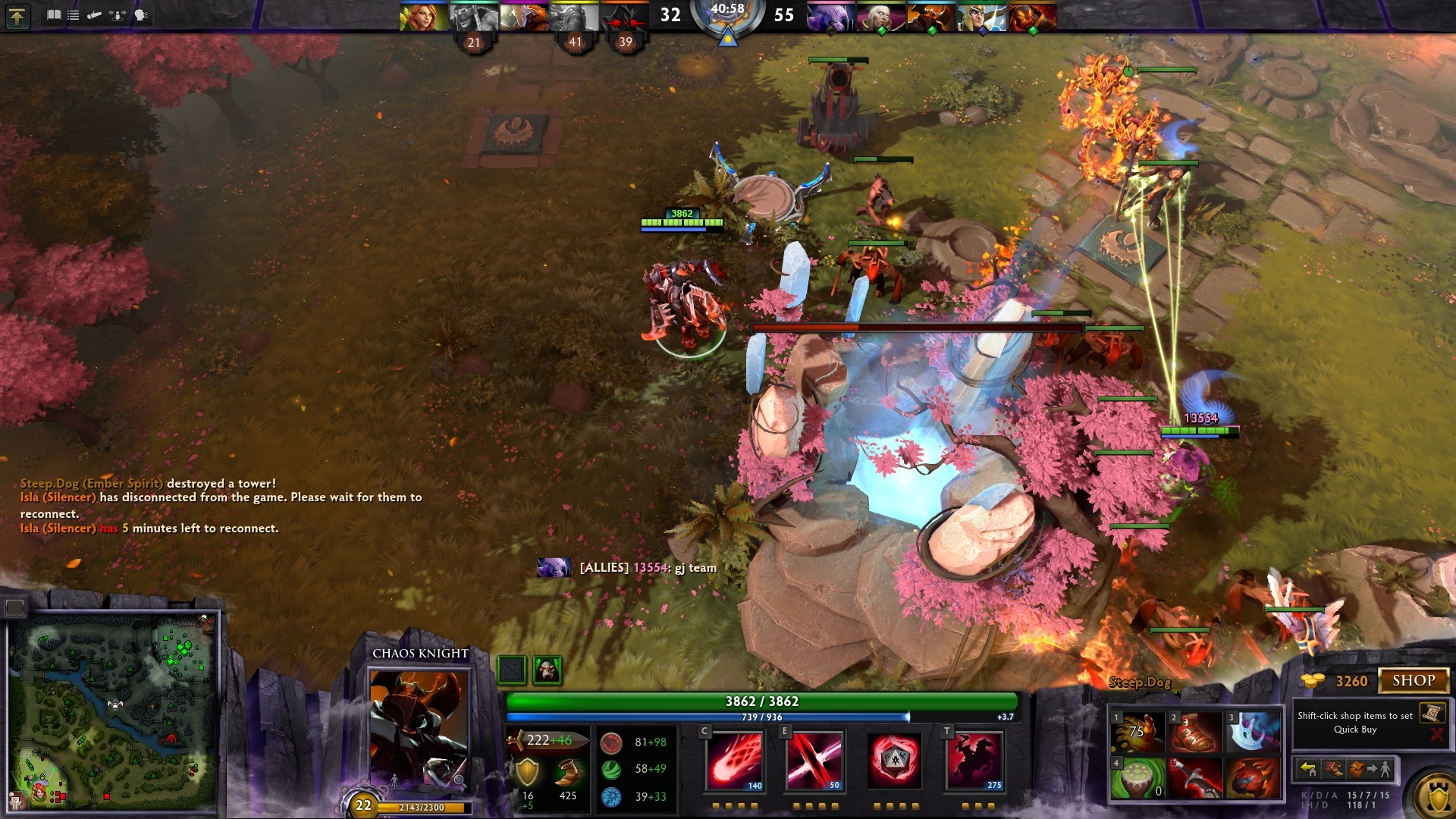Clear the Quick Buy with red X
This screenshot has height=819, width=1456.
pyautogui.click(x=1436, y=734)
